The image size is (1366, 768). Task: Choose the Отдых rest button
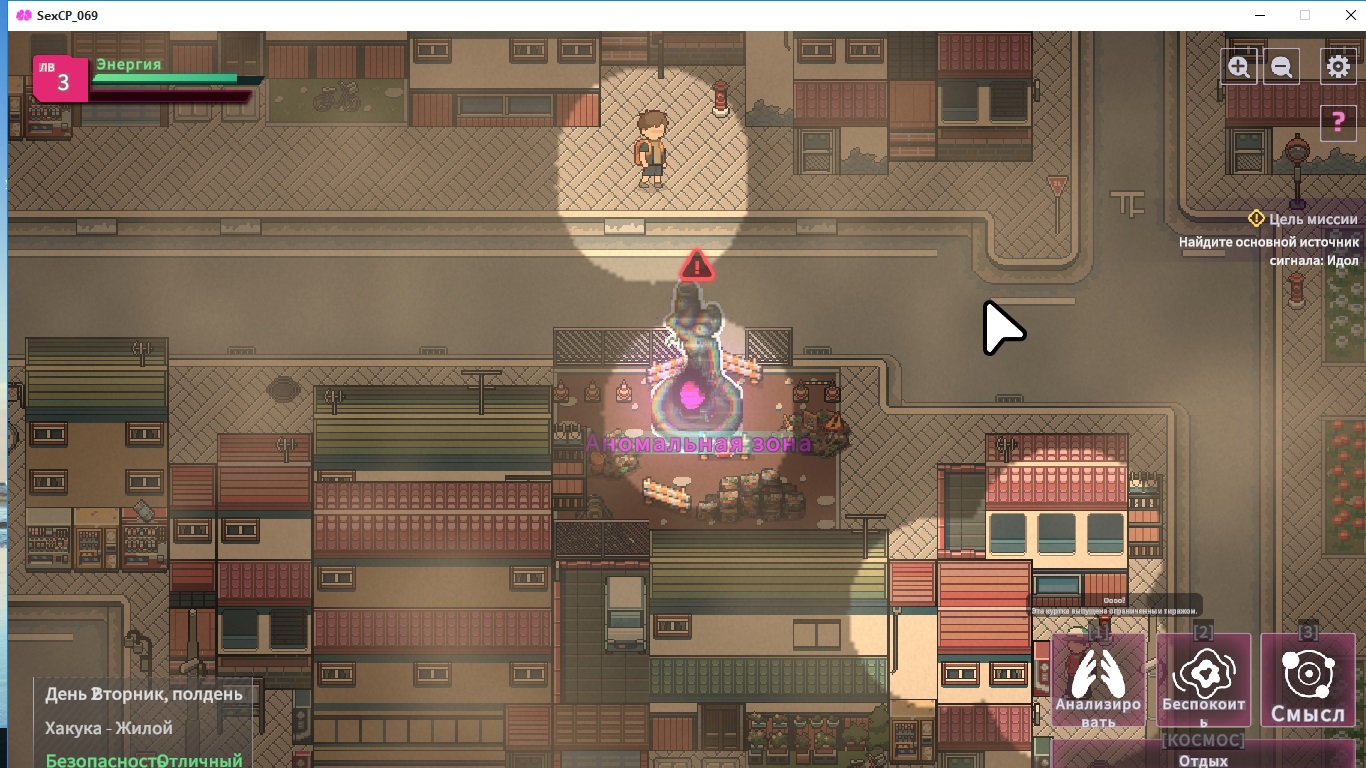click(1204, 758)
